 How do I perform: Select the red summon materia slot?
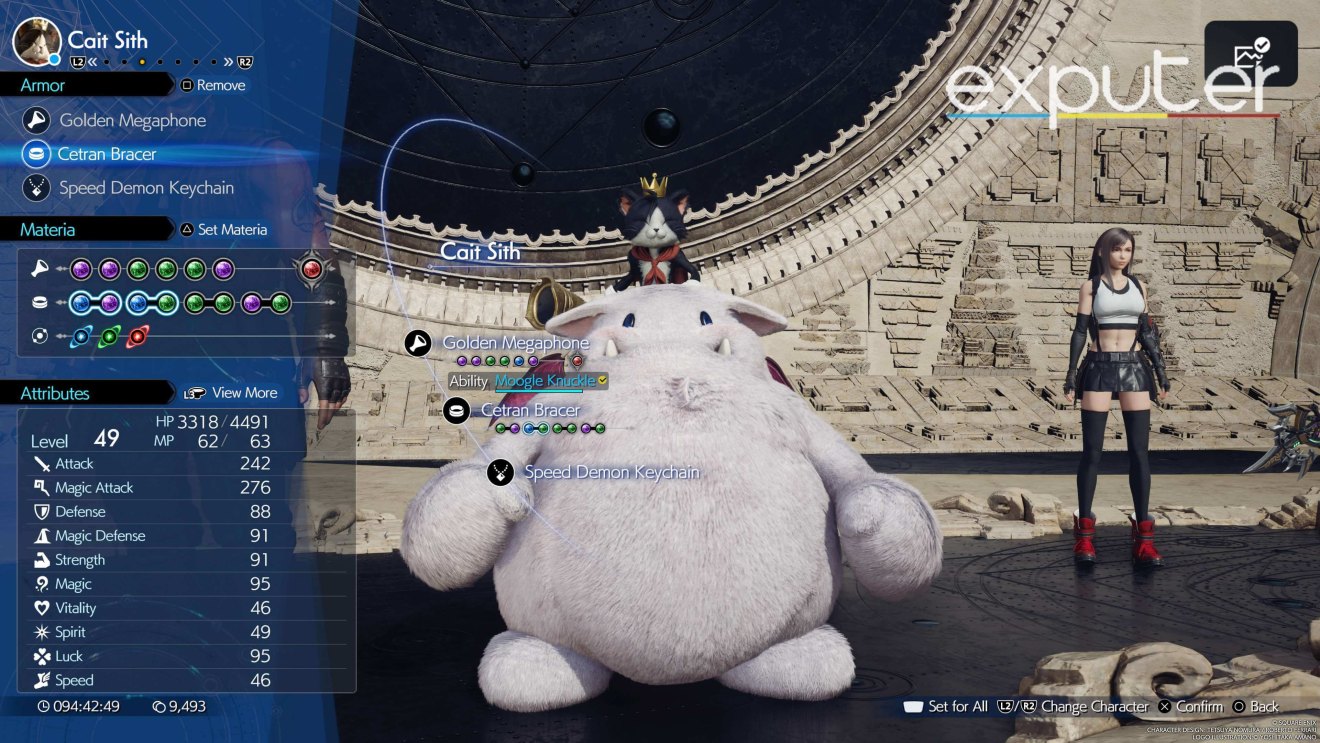click(312, 269)
